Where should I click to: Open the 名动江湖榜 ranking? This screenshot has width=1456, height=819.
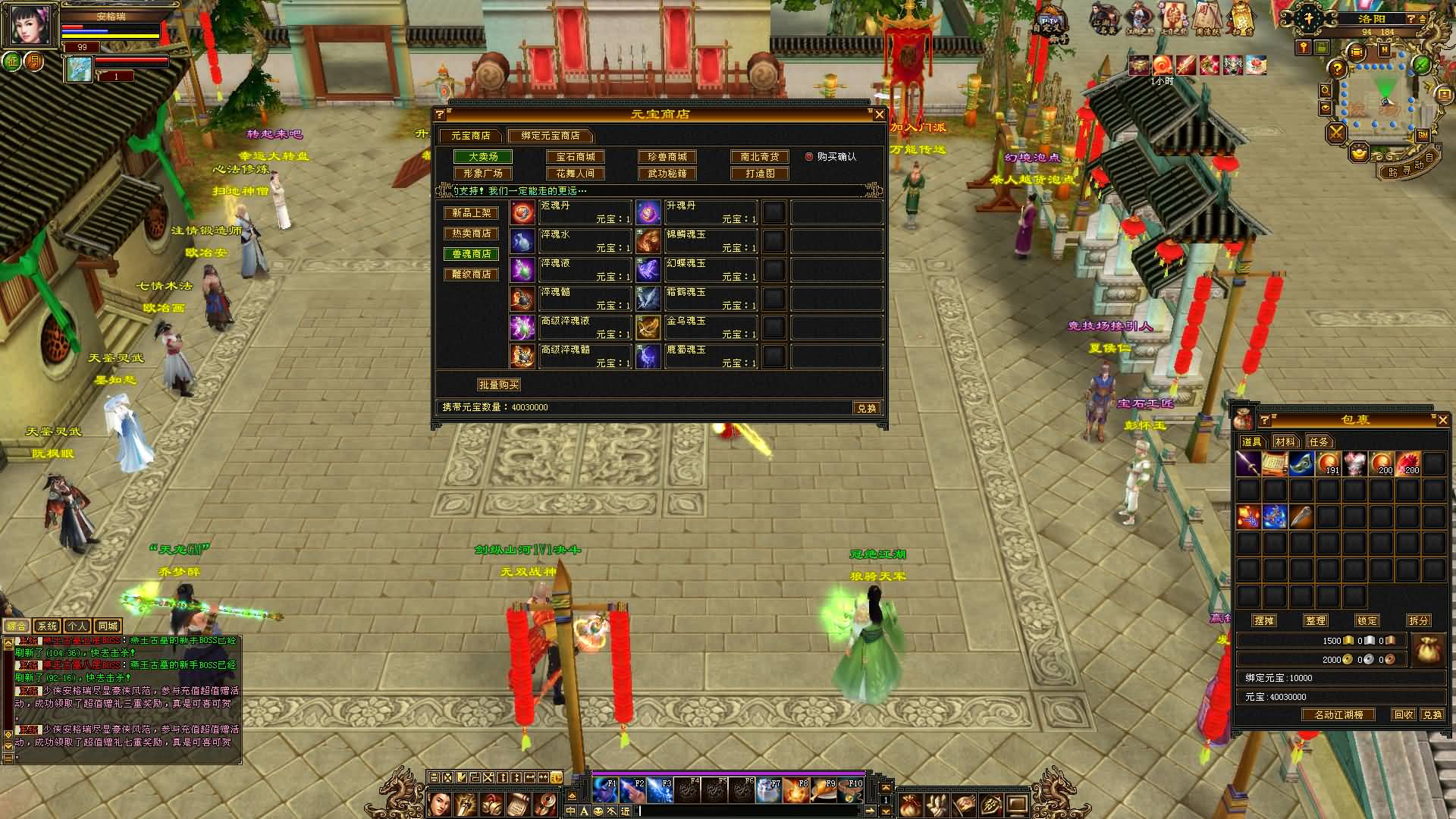[1338, 715]
